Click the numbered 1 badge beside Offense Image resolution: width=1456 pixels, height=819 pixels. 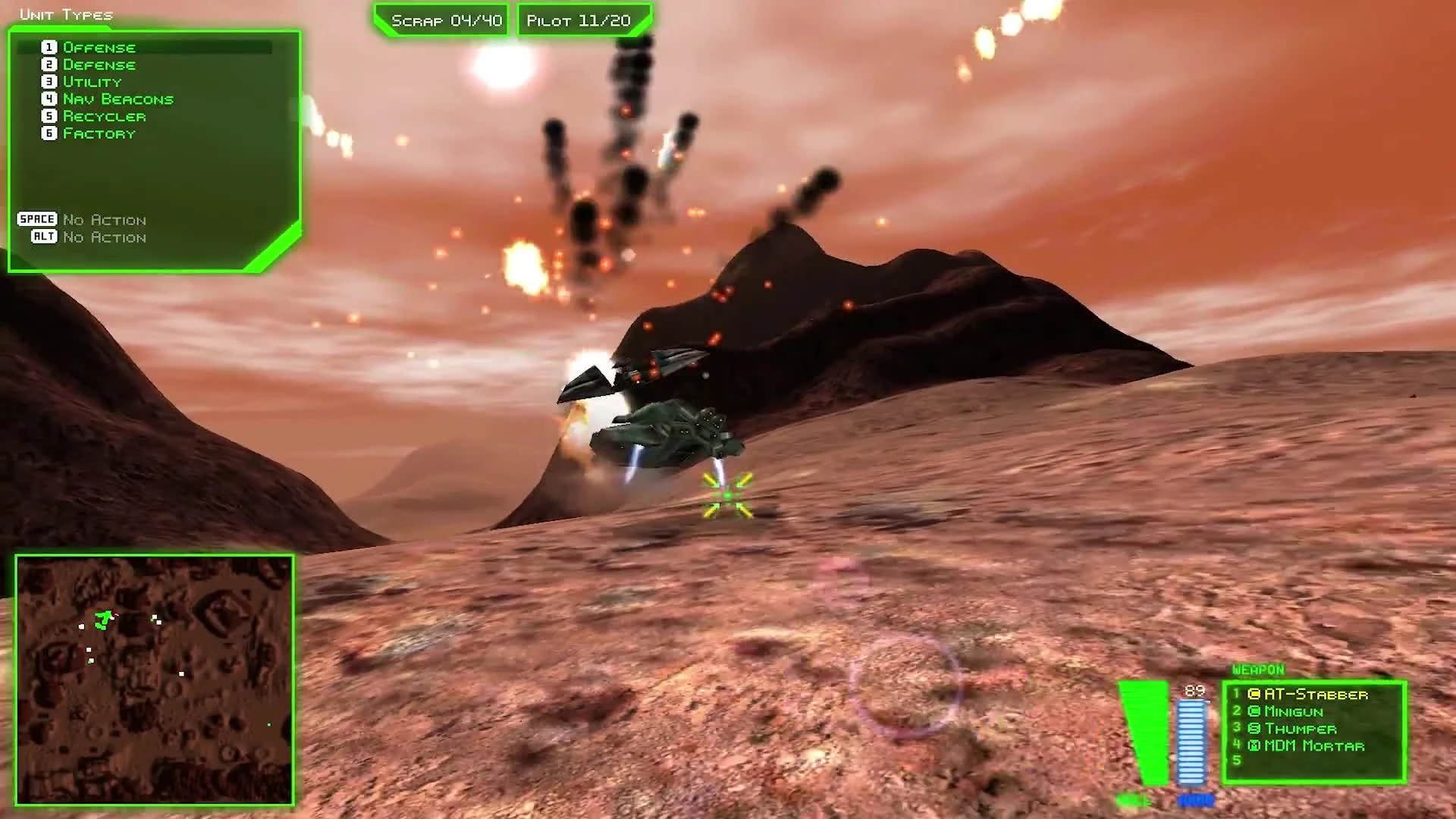point(49,47)
